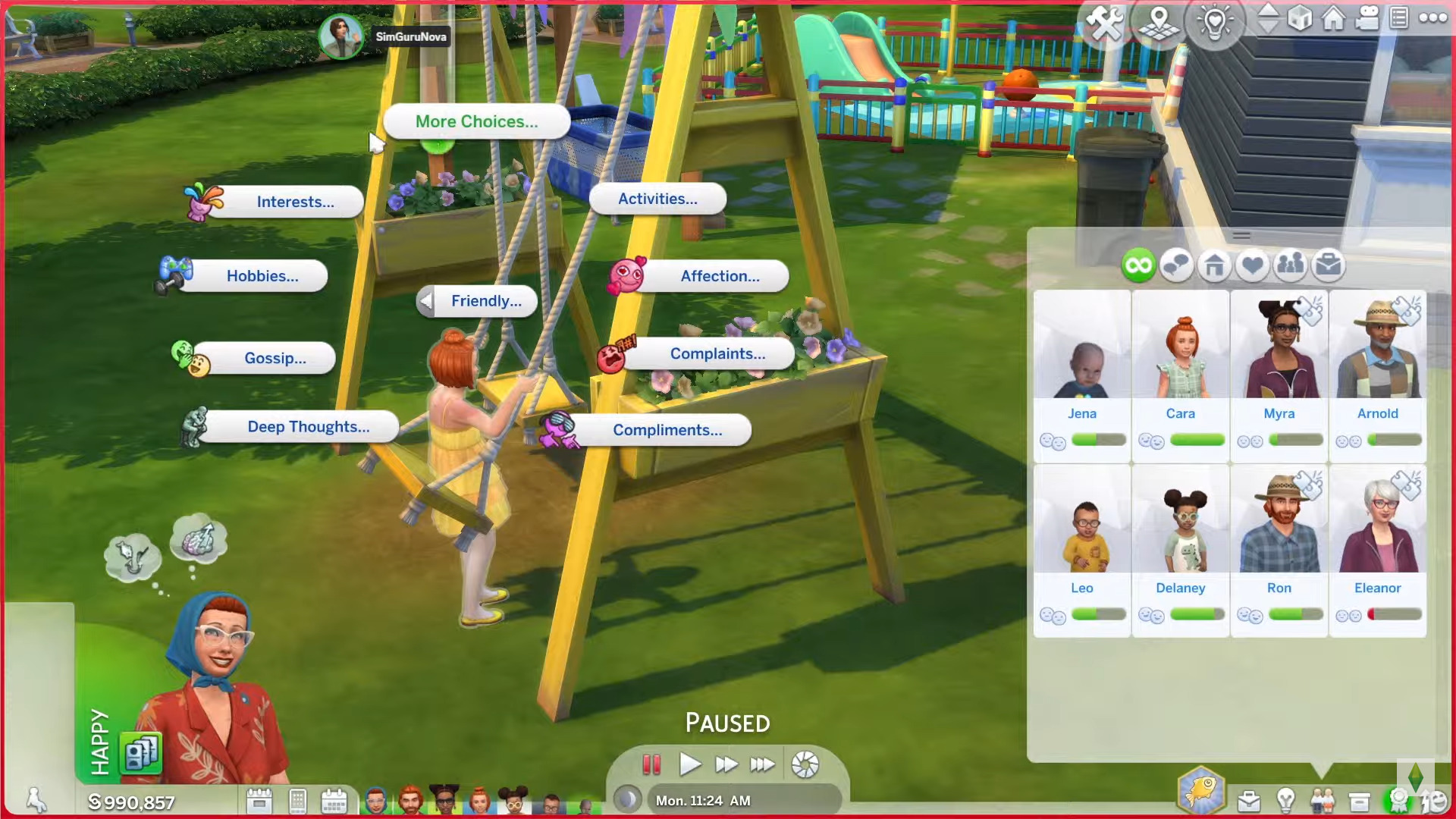
Task: Select Cara in the relationship panel
Action: (1180, 356)
